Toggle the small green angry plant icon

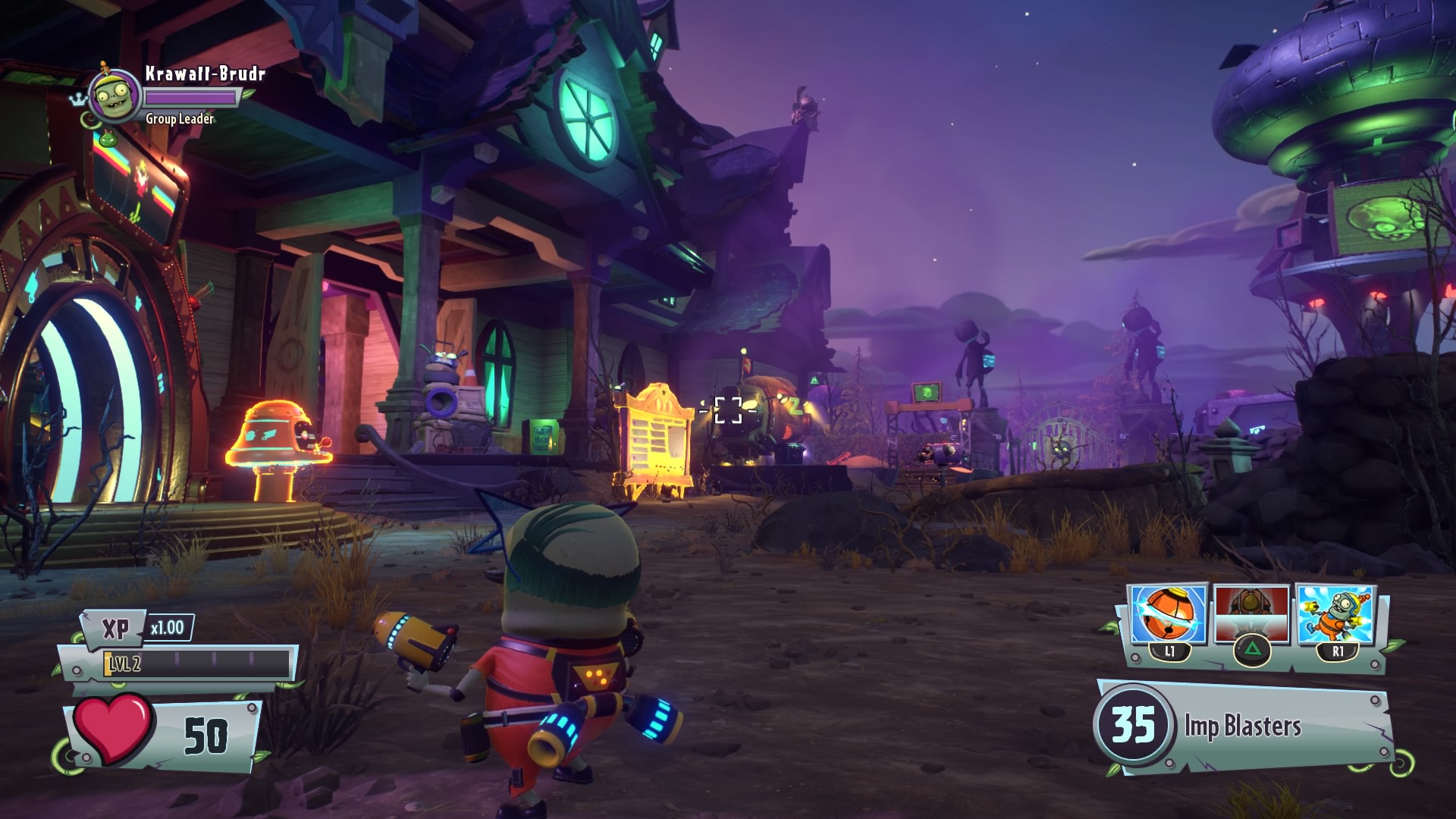[108, 140]
